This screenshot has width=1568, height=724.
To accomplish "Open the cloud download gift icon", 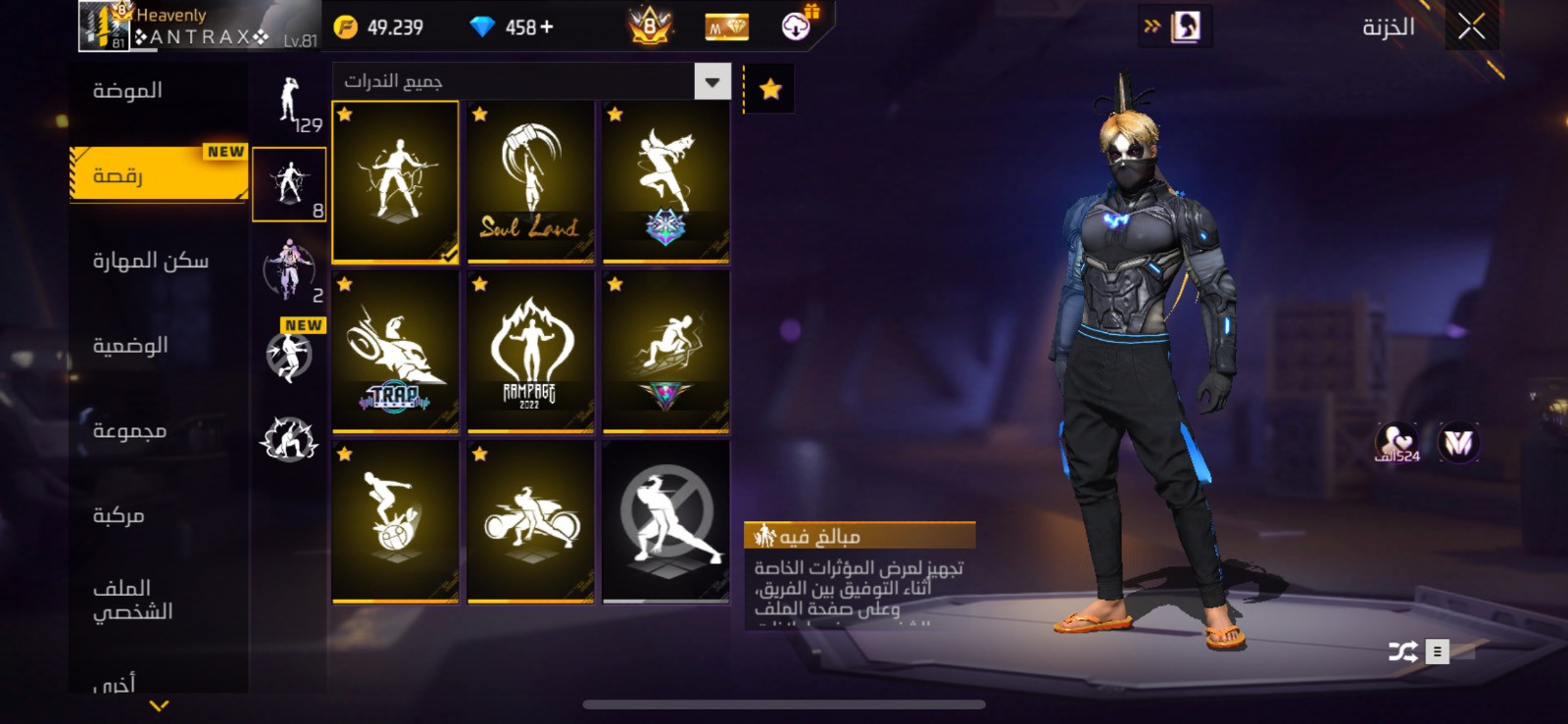I will pyautogui.click(x=798, y=25).
